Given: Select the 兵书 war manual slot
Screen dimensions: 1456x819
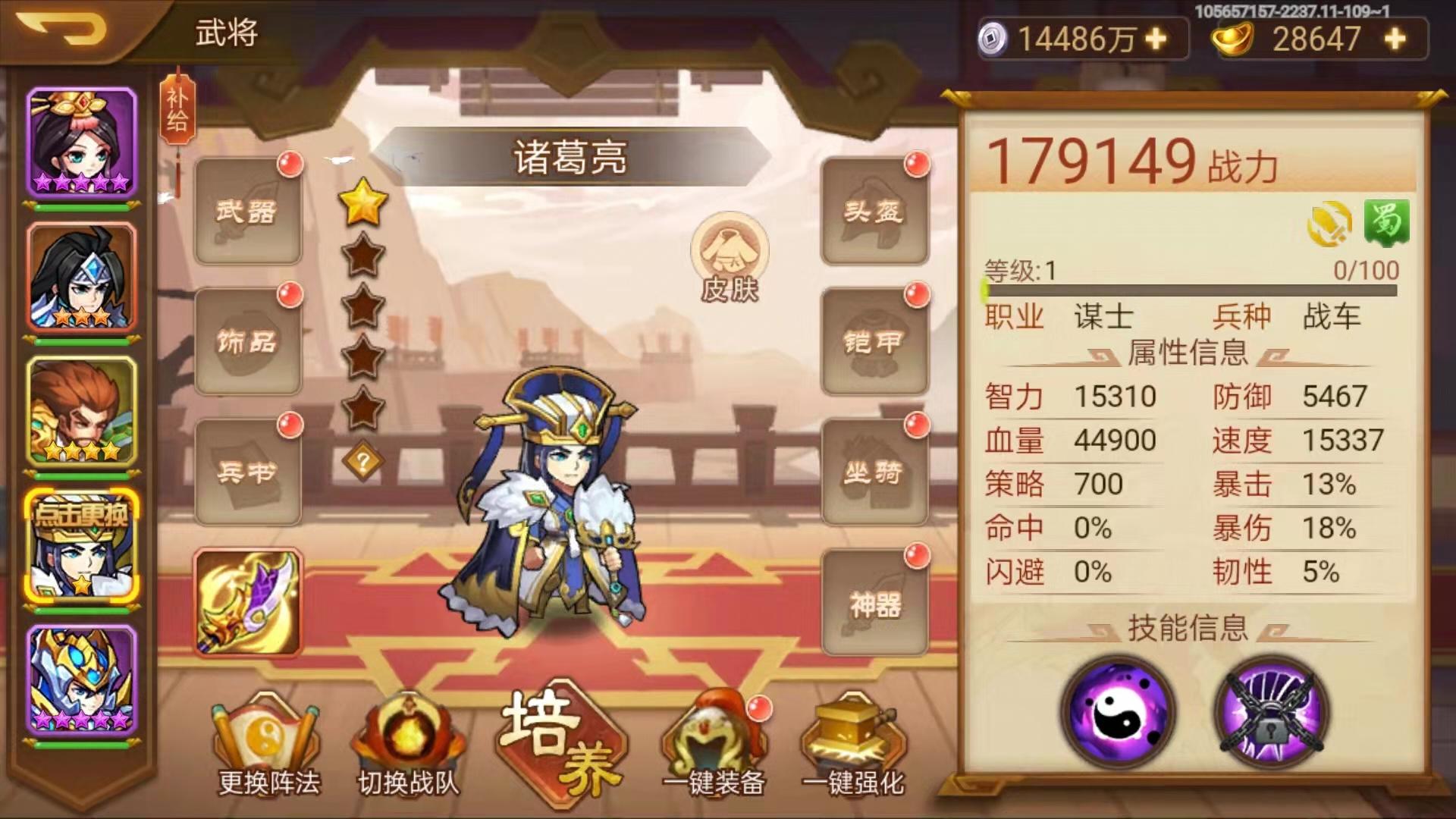Looking at the screenshot, I should coord(246,470).
